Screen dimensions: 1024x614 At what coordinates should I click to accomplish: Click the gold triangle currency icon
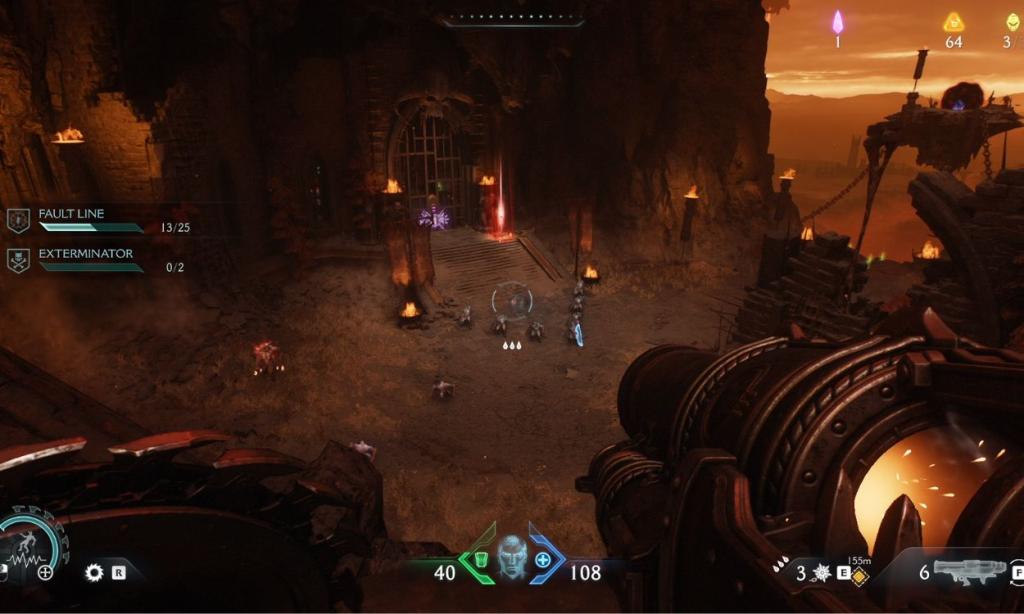953,23
